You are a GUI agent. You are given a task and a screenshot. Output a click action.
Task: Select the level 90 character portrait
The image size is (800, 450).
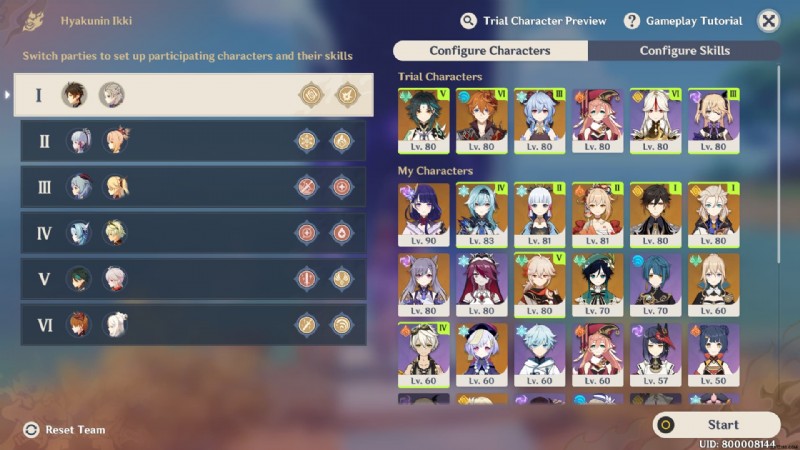pyautogui.click(x=424, y=214)
